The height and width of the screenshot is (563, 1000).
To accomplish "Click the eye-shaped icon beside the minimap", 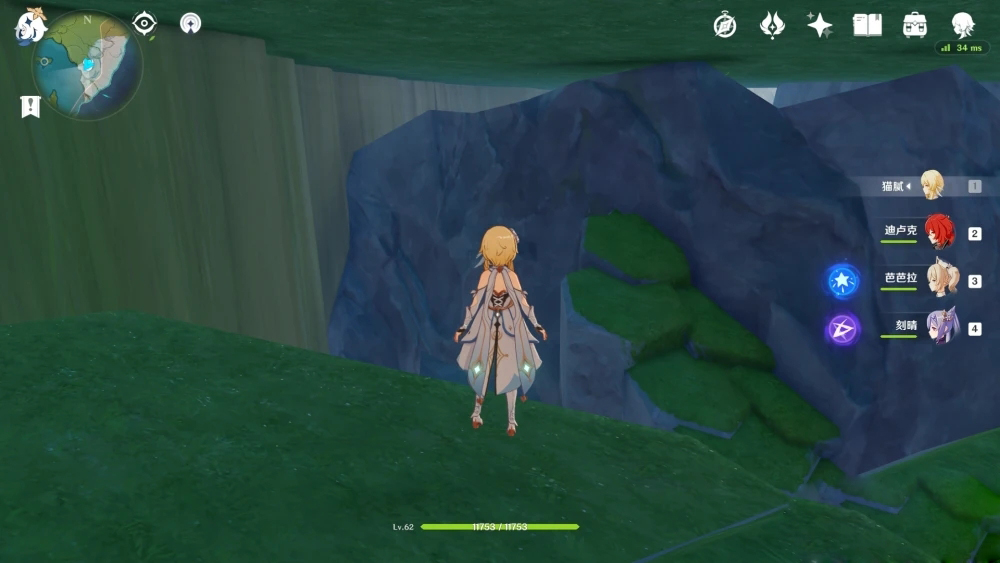I will pos(145,23).
